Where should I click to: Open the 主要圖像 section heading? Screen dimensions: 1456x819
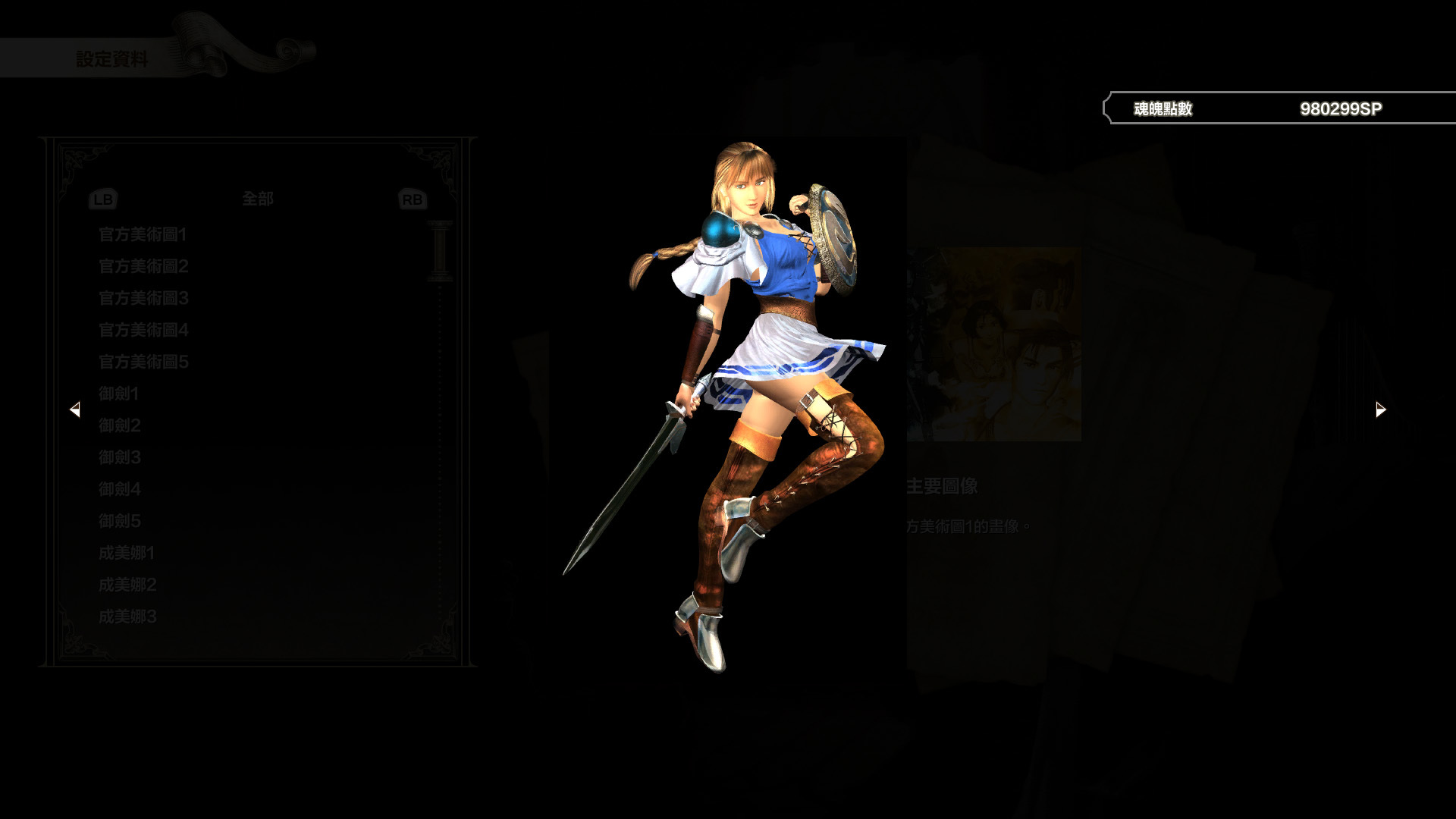click(x=942, y=486)
